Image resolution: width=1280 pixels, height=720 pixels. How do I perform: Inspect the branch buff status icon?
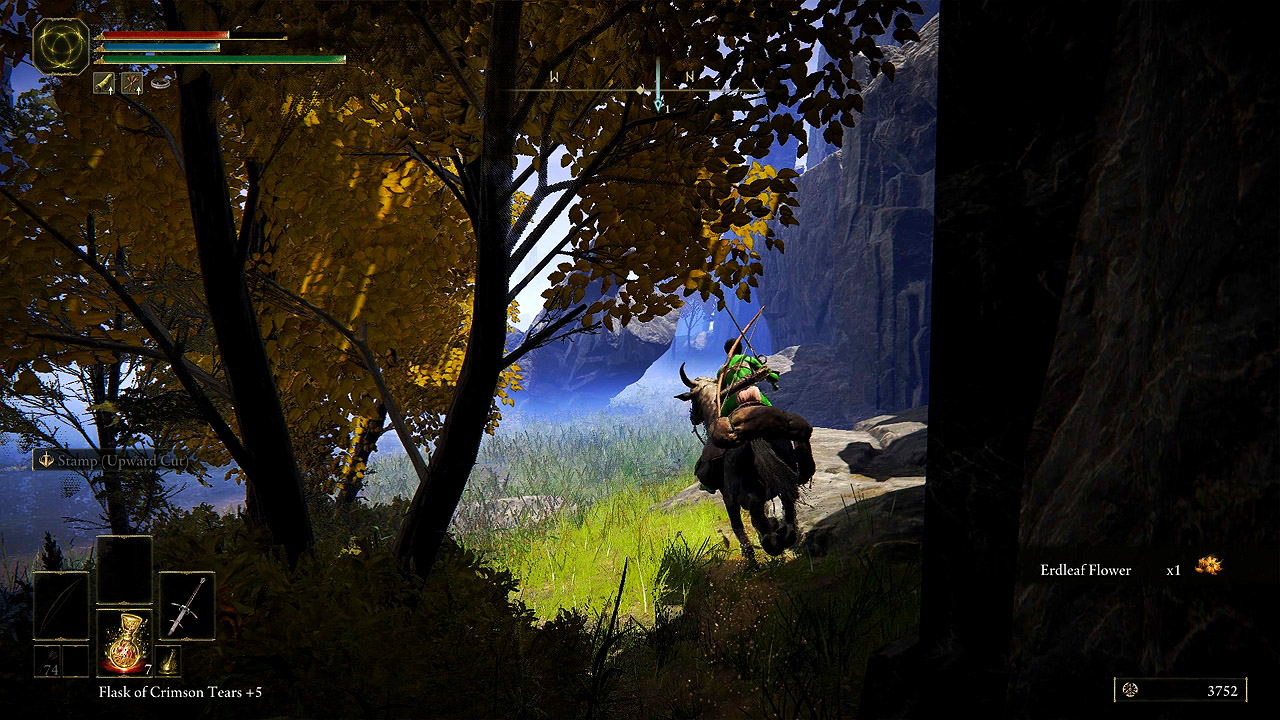(x=132, y=83)
